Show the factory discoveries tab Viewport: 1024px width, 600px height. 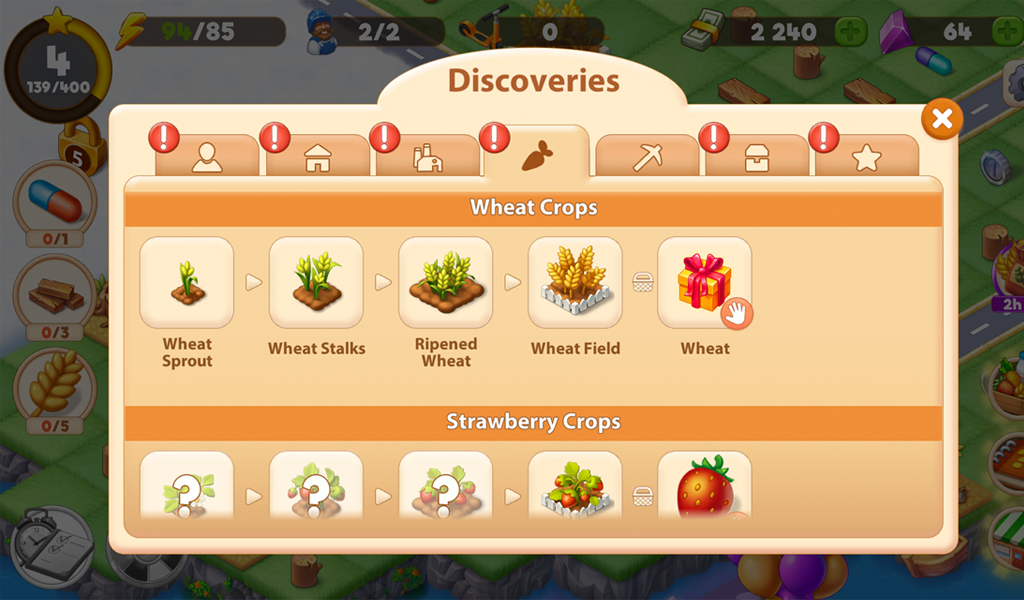point(427,157)
